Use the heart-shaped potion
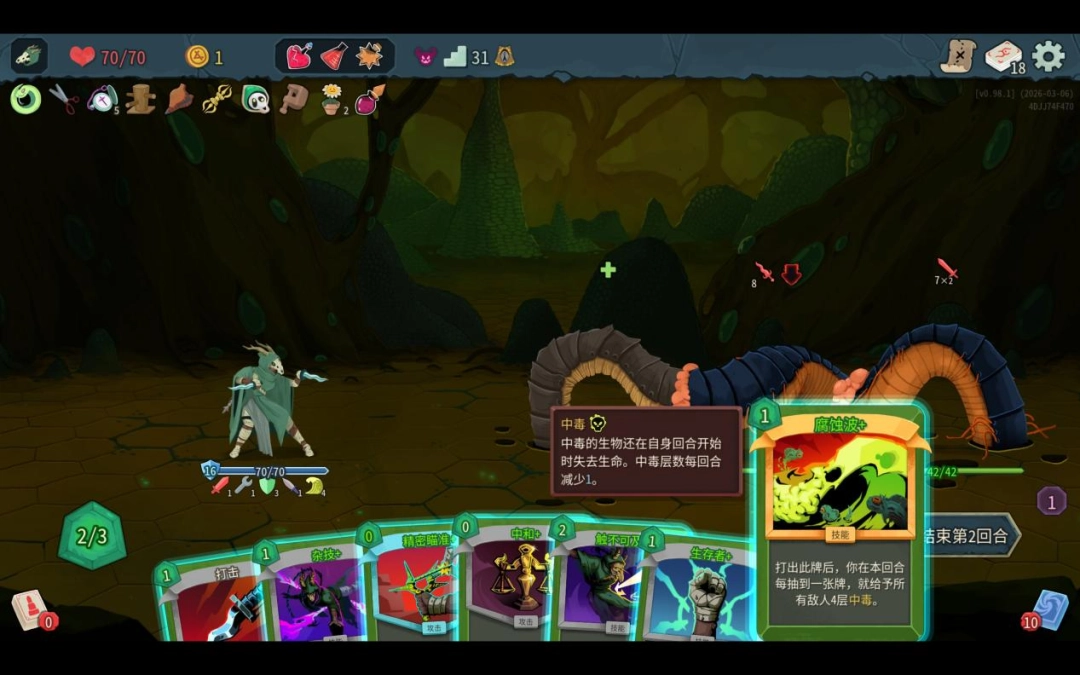This screenshot has width=1080, height=675. coord(299,57)
